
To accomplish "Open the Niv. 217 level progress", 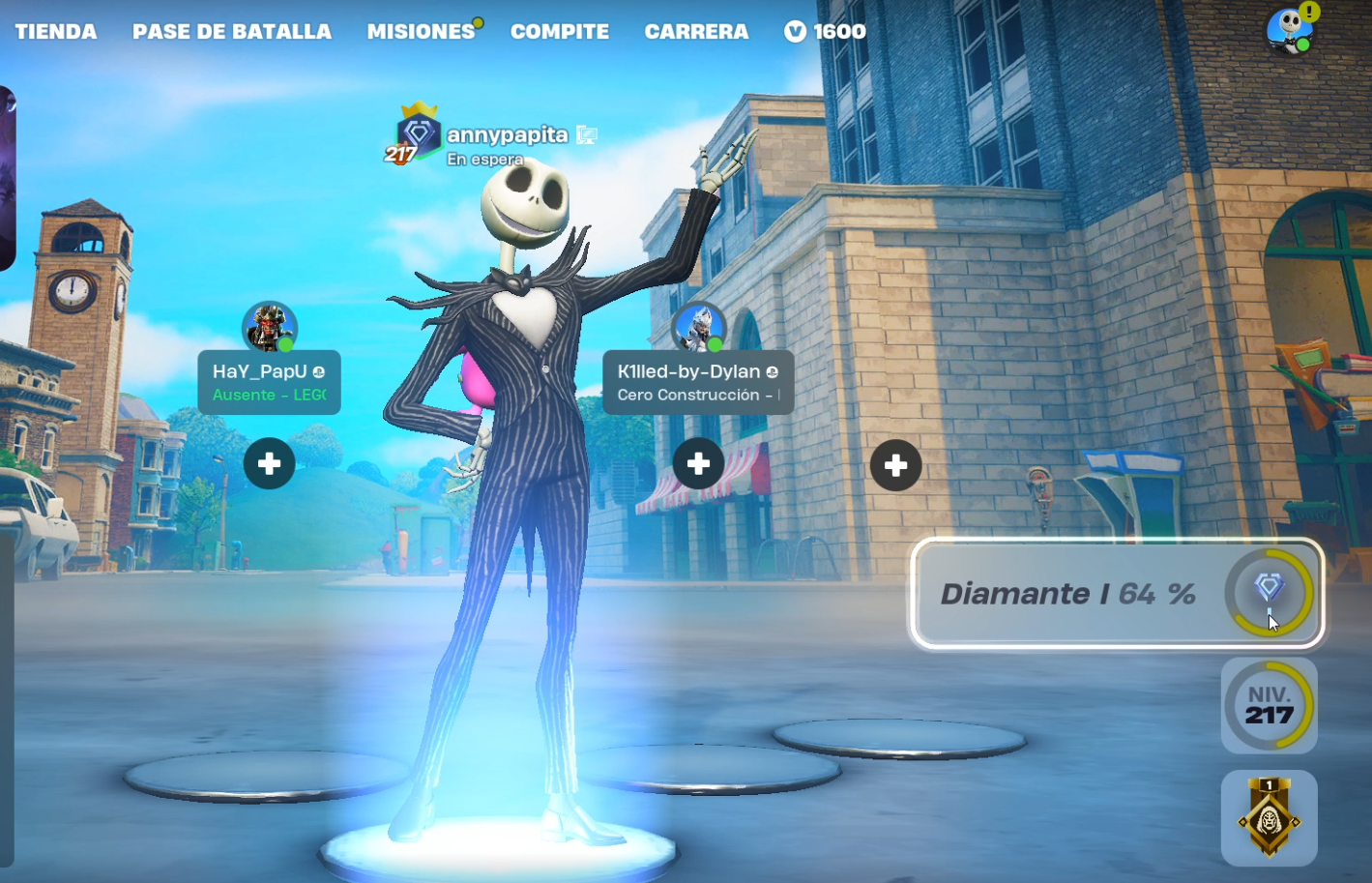I will click(x=1269, y=706).
